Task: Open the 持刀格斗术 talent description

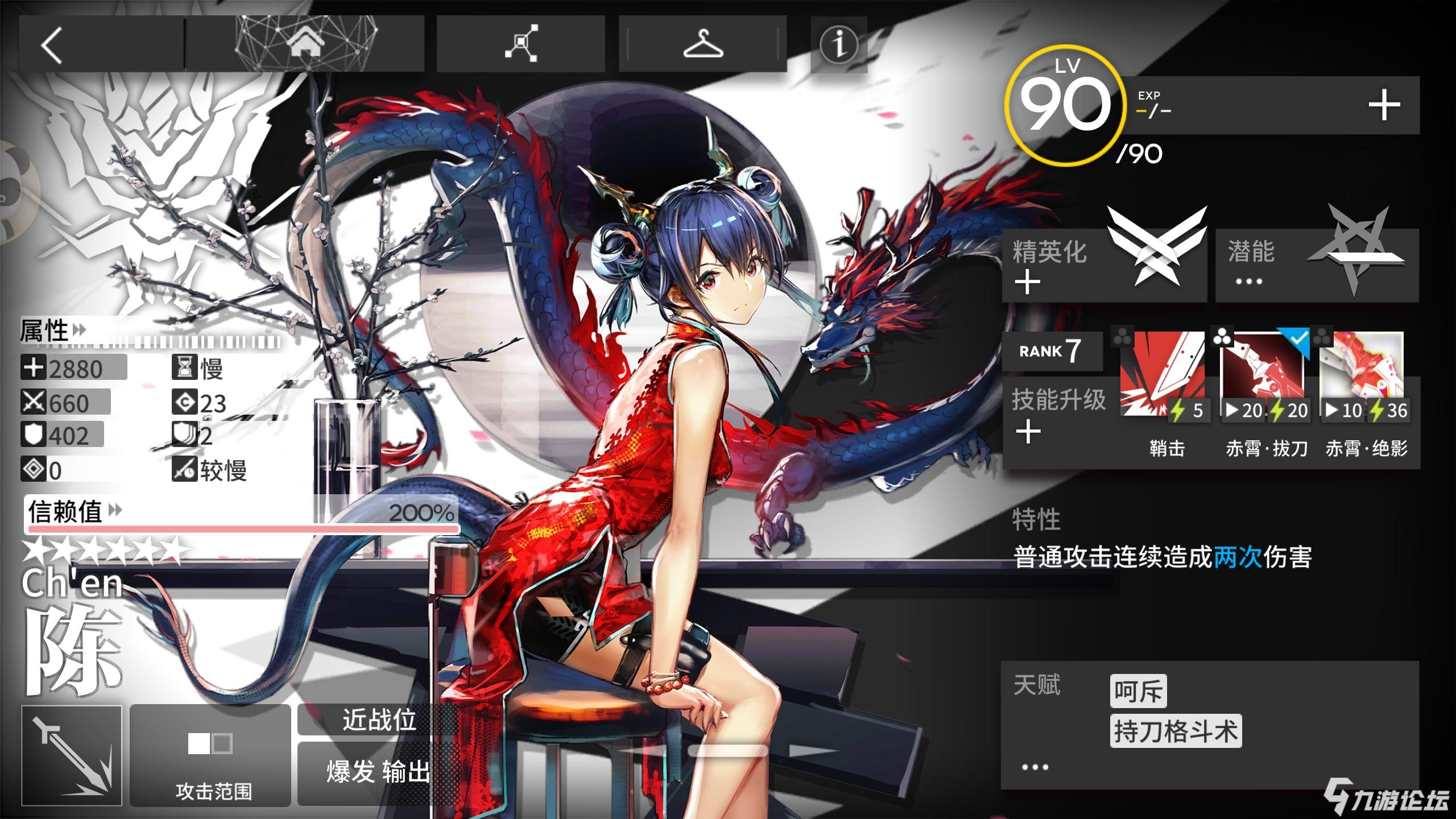Action: [x=1175, y=731]
